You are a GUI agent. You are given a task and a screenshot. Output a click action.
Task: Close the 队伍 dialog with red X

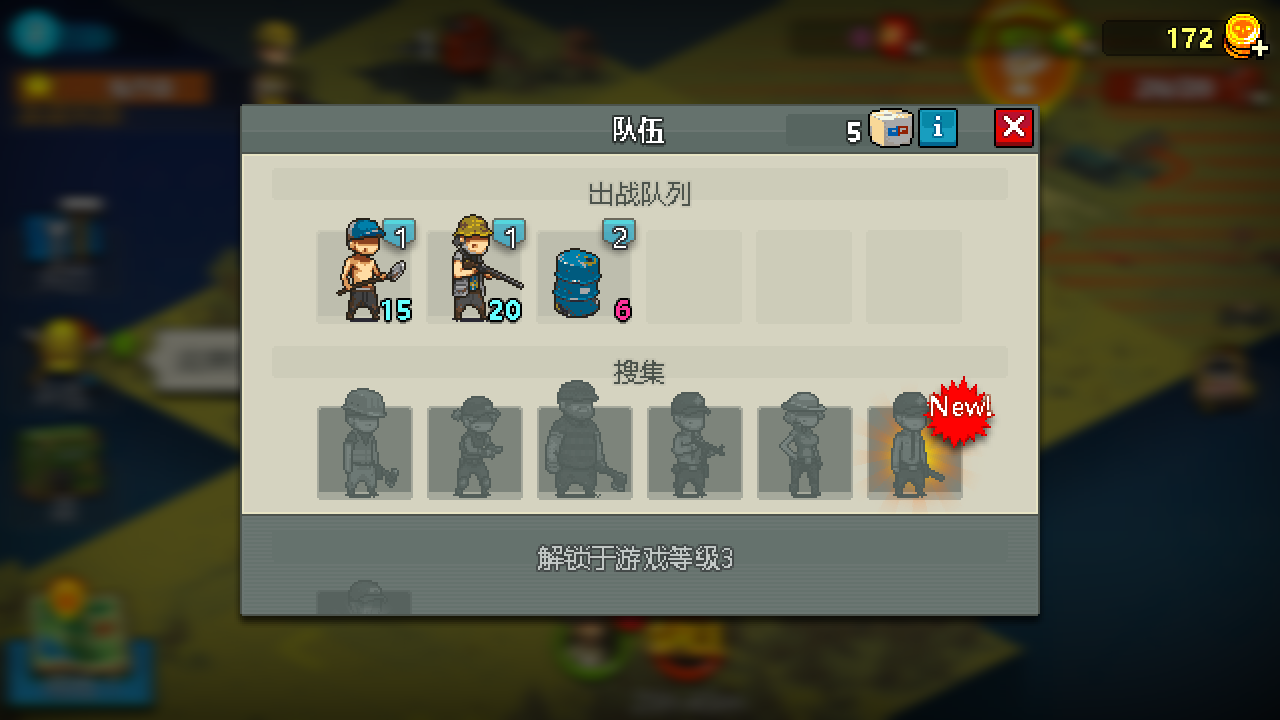pyautogui.click(x=1013, y=128)
